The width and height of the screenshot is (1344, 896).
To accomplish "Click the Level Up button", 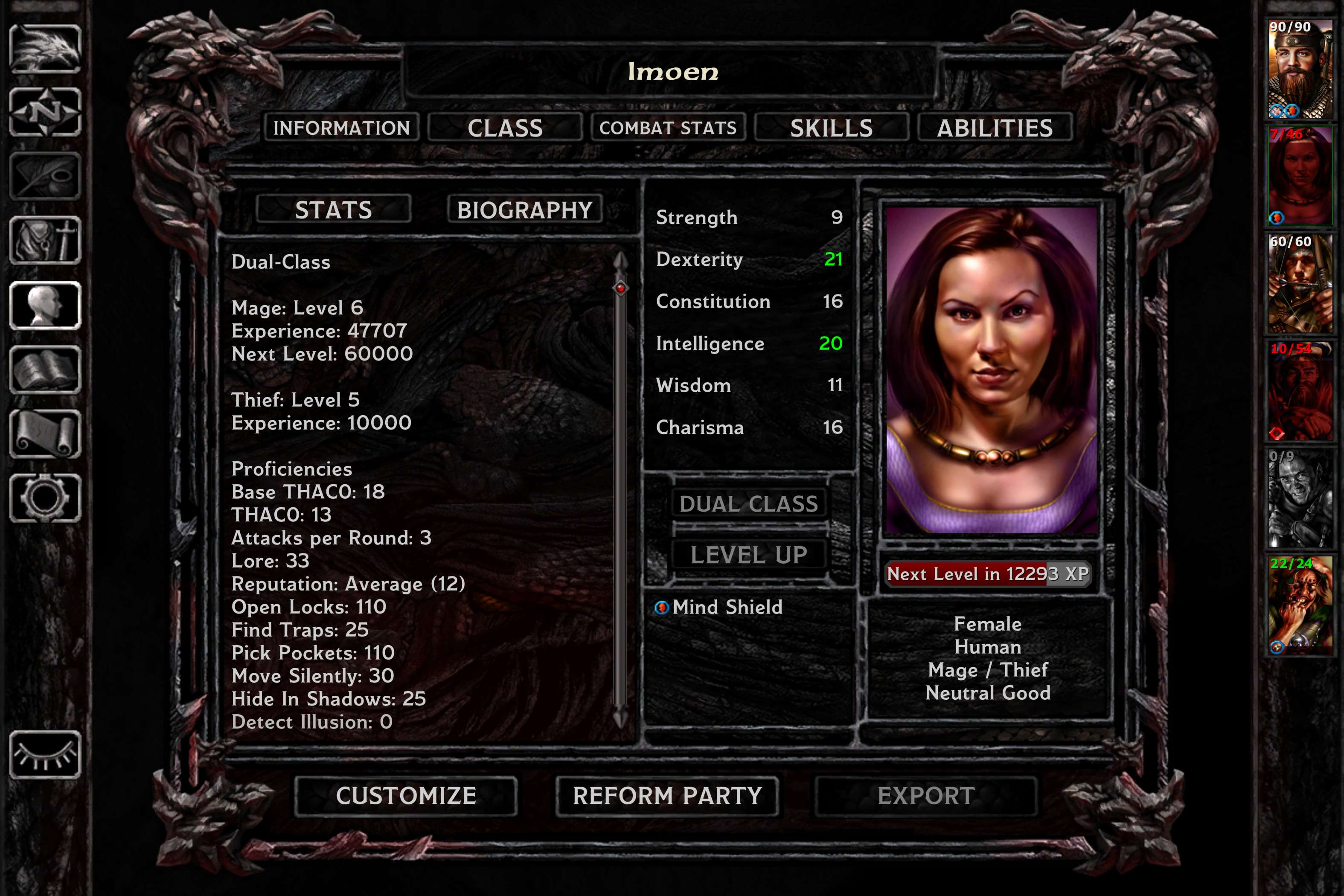I will (748, 555).
